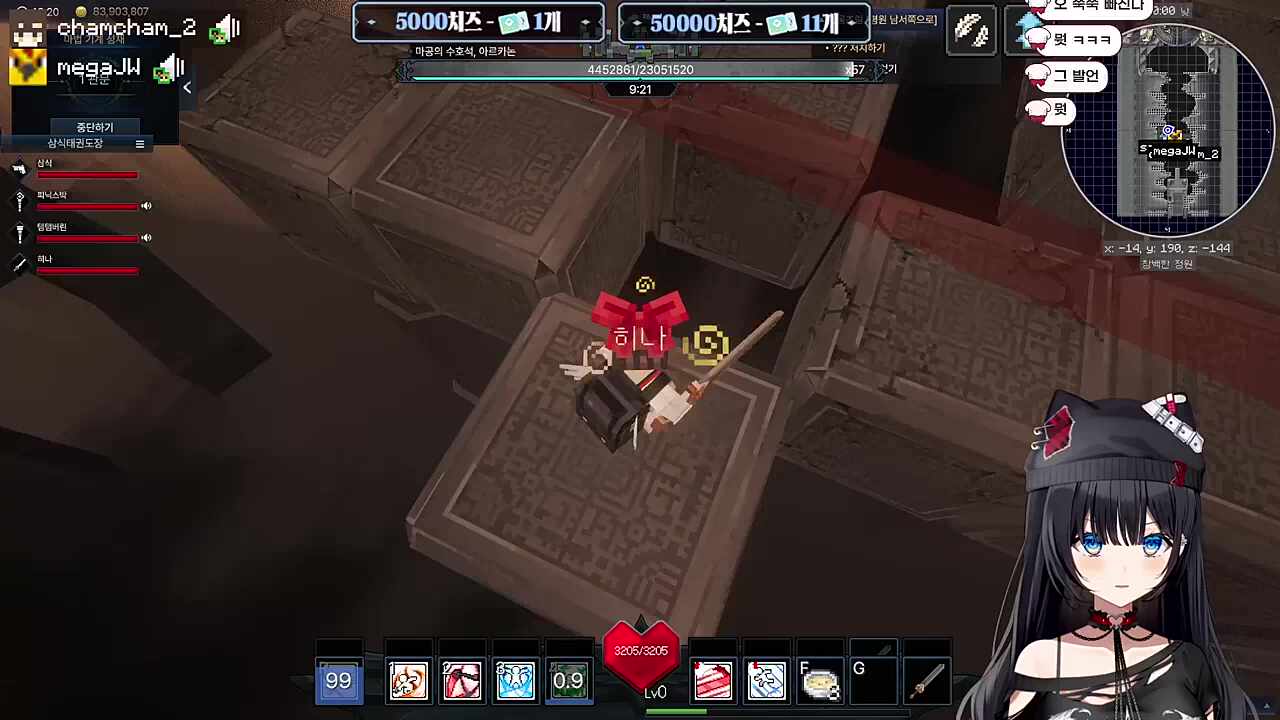
Task: Mute the 피닉스딱 speaker icon
Action: (147, 206)
